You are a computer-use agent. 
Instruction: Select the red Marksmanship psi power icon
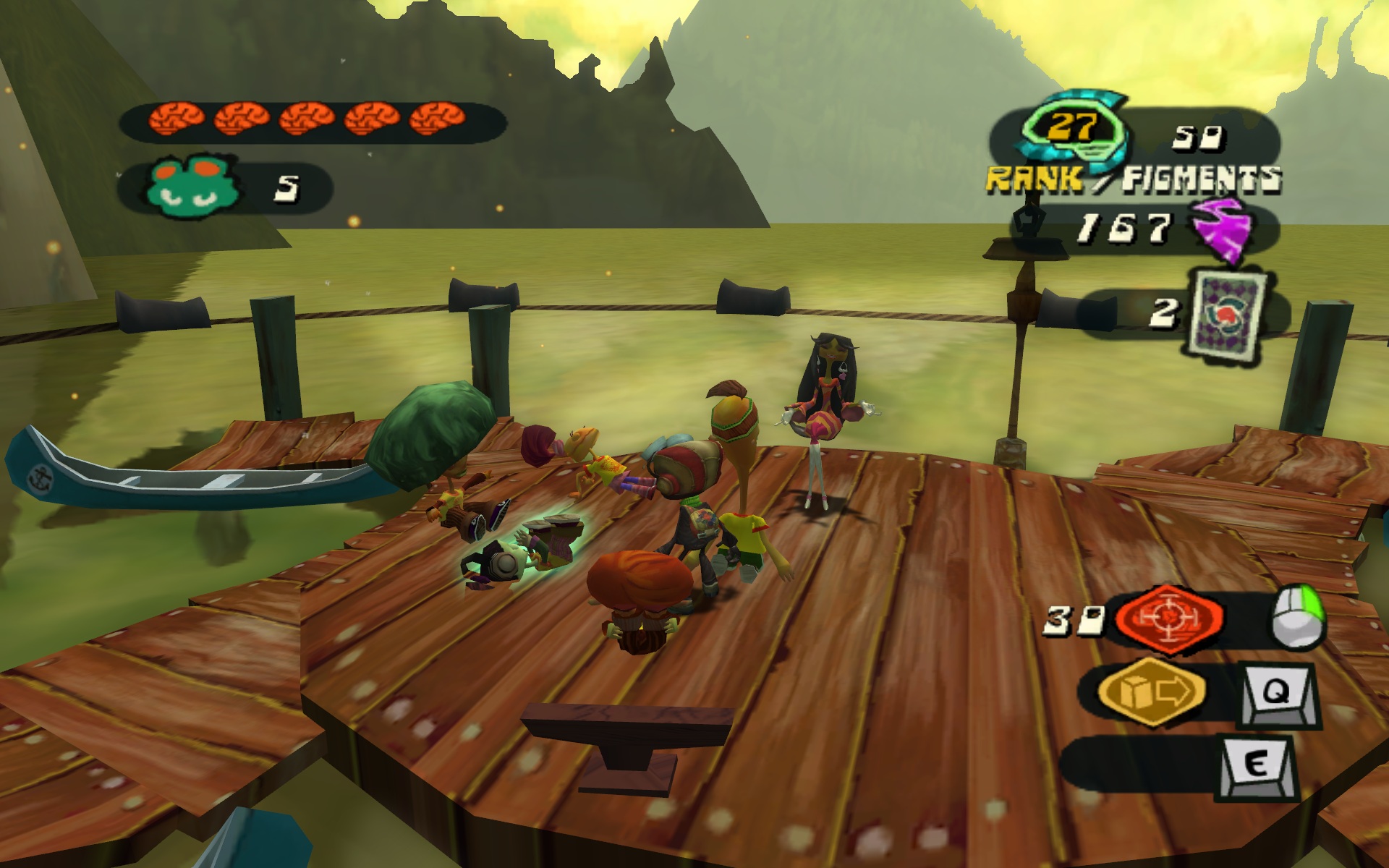[1169, 617]
